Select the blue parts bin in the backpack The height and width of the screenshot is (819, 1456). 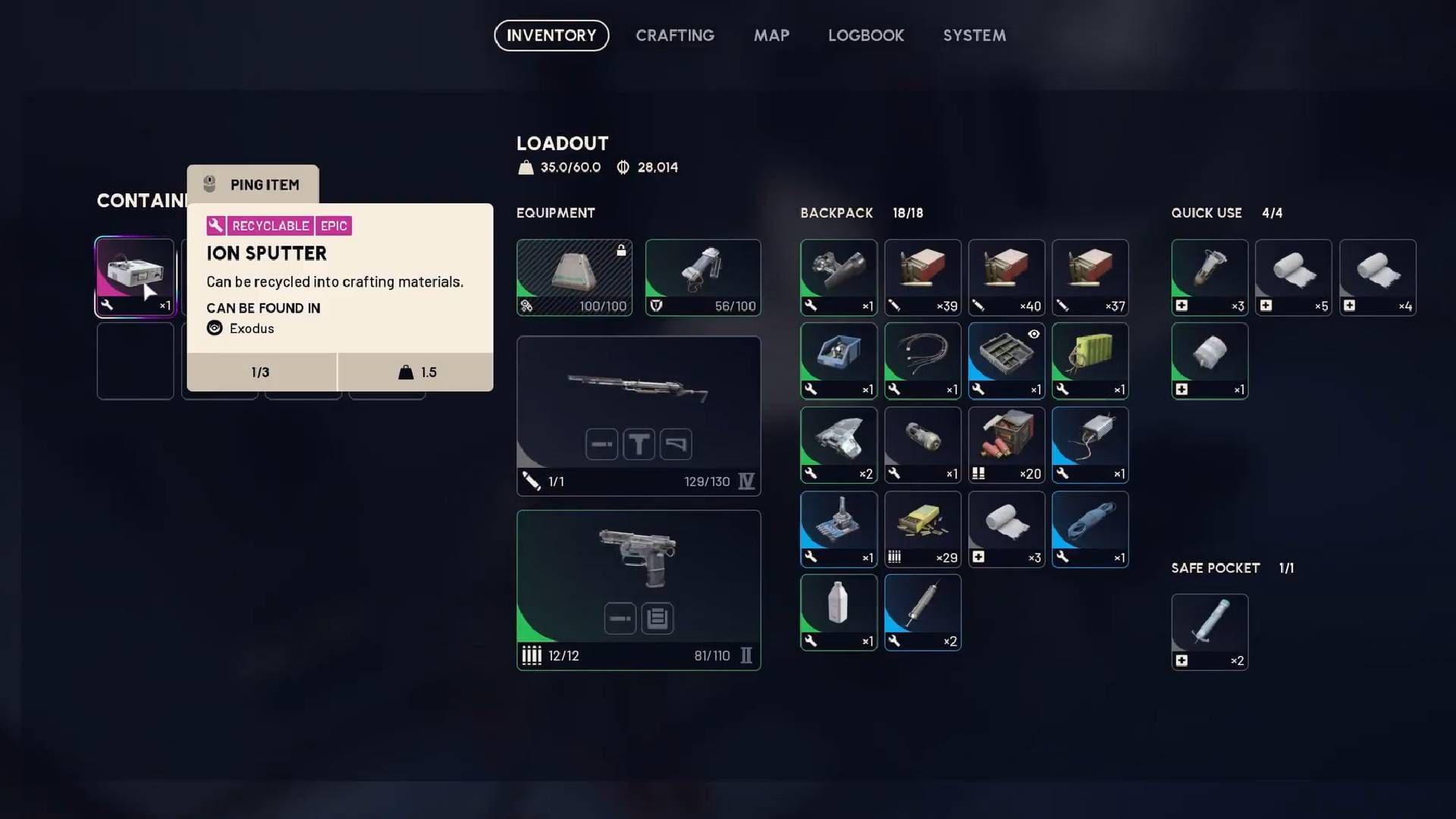tap(839, 361)
